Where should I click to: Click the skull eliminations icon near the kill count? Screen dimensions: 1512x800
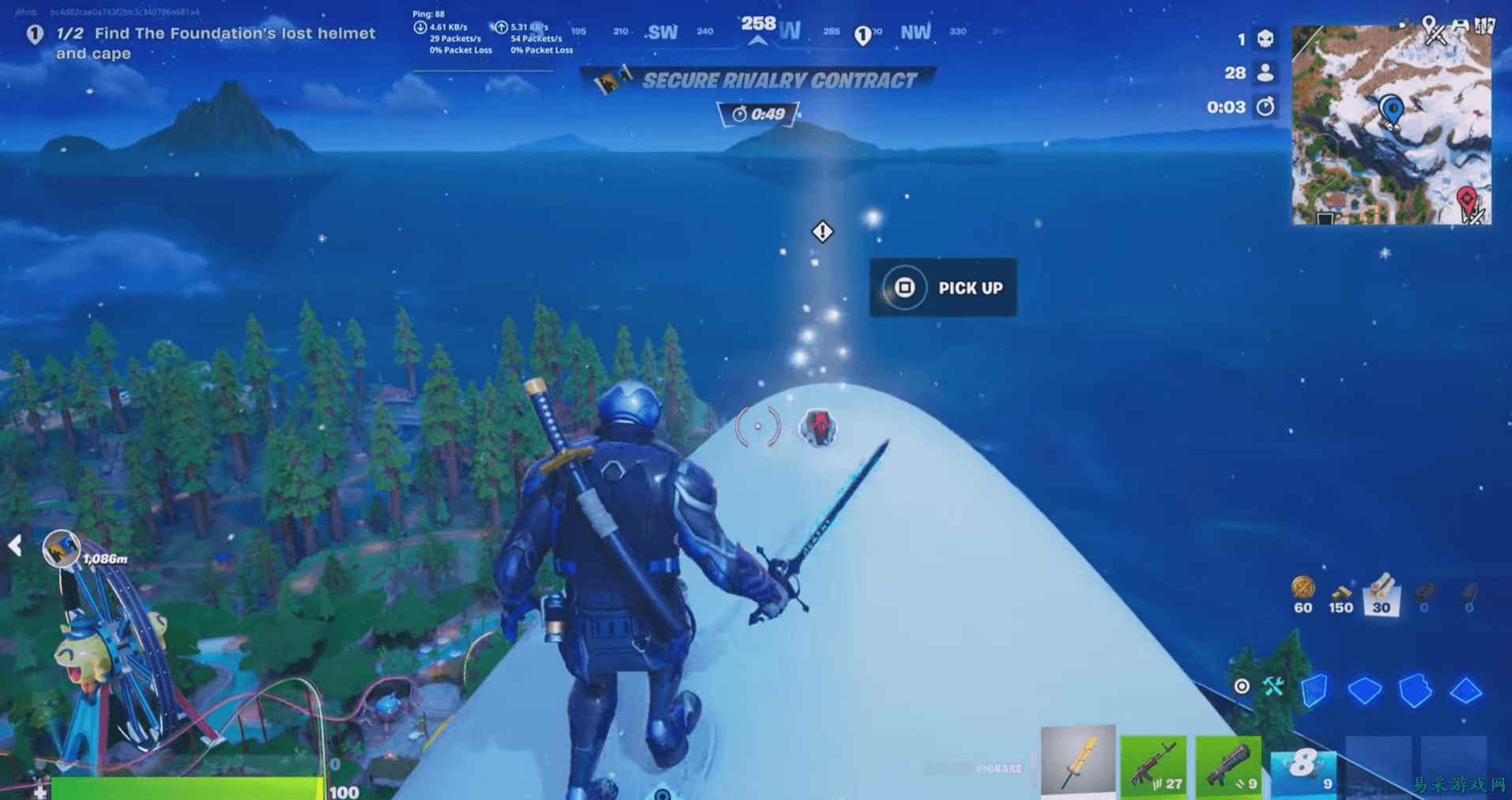coord(1265,39)
